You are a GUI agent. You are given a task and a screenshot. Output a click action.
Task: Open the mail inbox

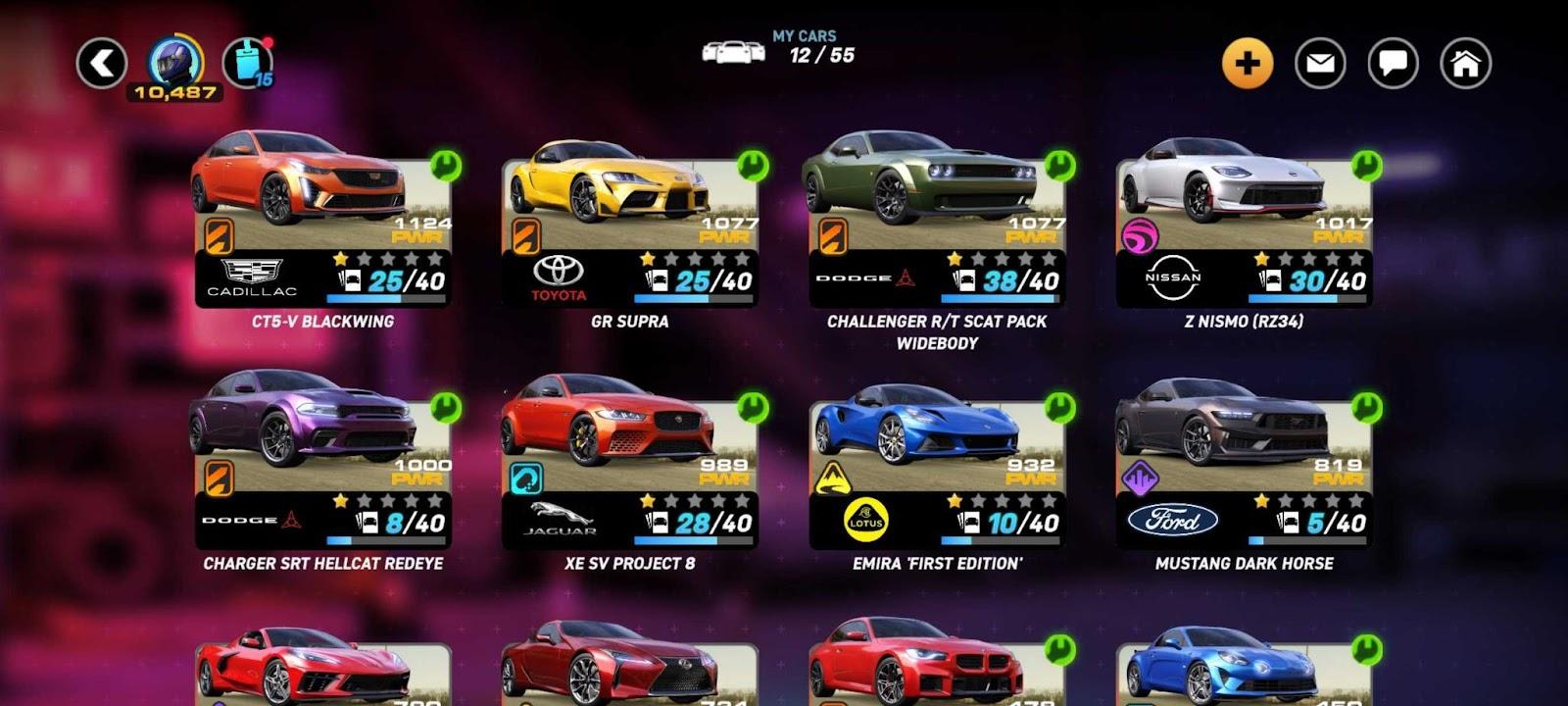point(1320,64)
